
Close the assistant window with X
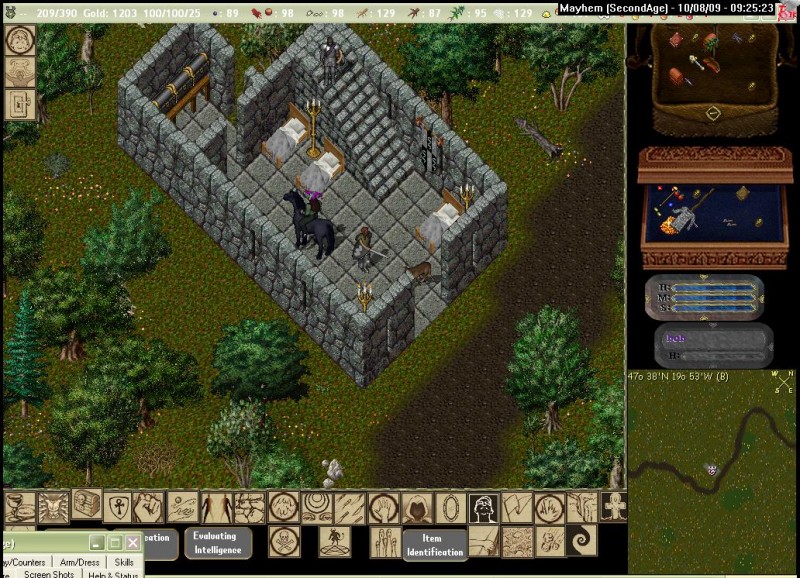[x=133, y=542]
